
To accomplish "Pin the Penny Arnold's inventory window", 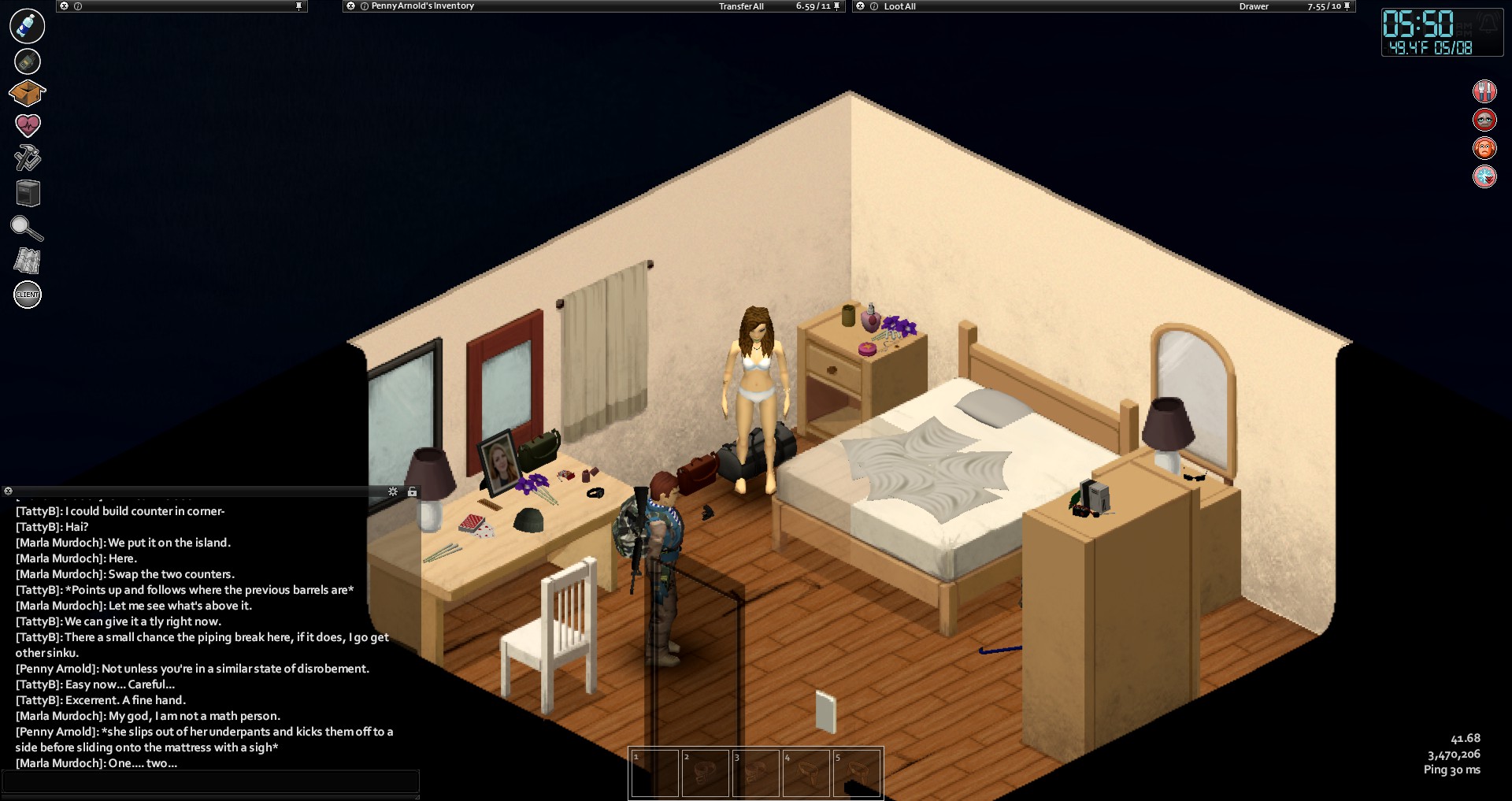I will (x=836, y=6).
